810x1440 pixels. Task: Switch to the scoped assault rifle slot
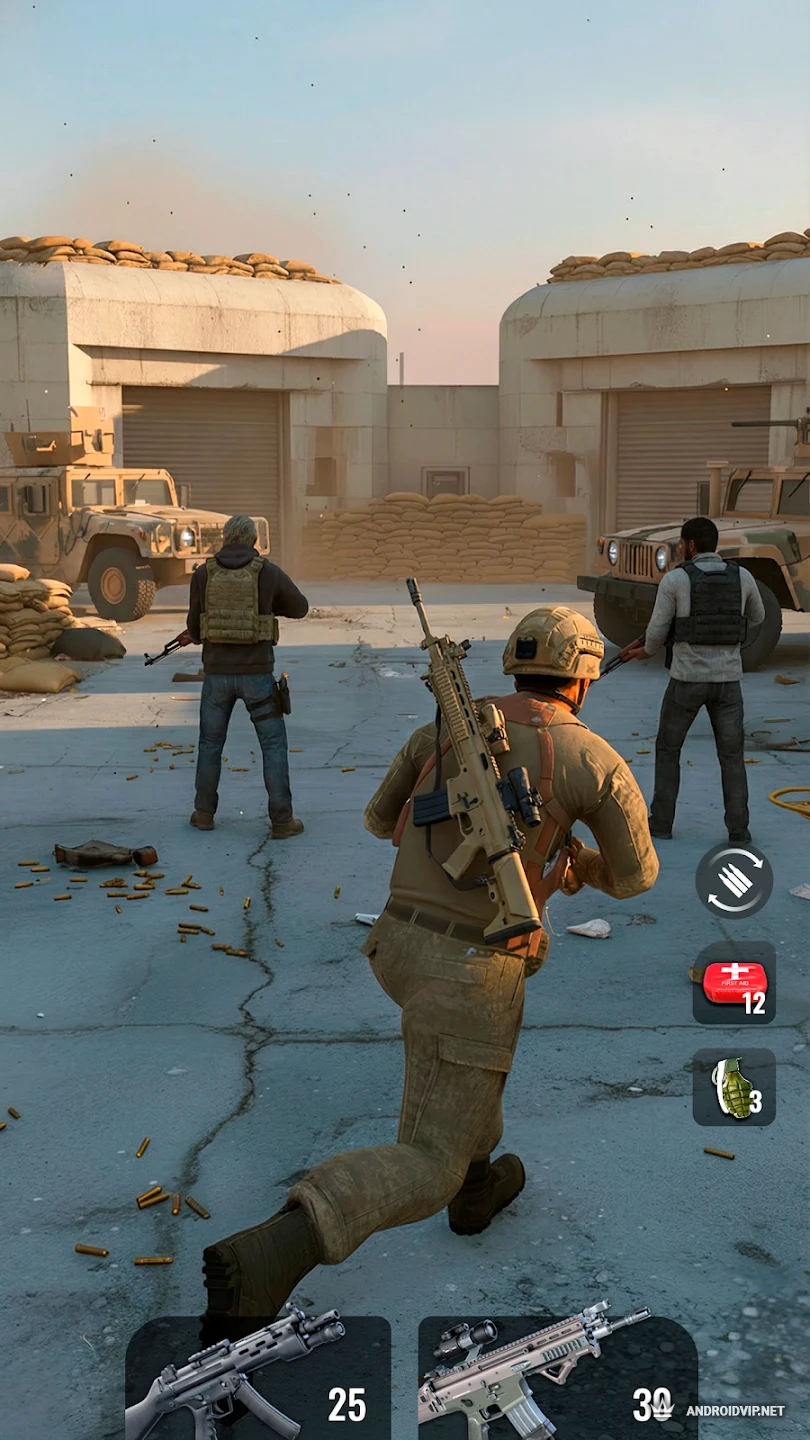pyautogui.click(x=556, y=1378)
